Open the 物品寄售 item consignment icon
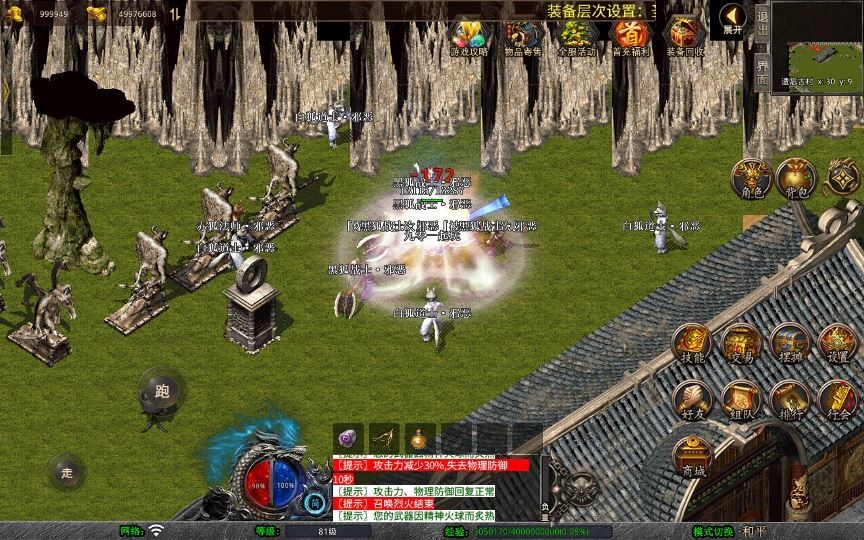864x540 pixels. [522, 37]
